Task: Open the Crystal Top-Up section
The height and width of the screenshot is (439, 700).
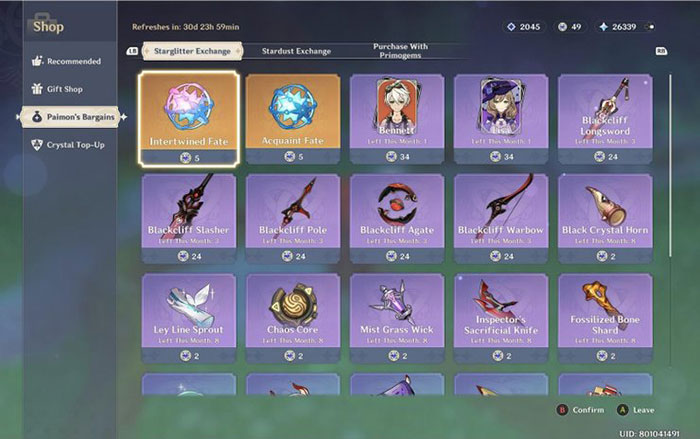Action: tap(73, 145)
